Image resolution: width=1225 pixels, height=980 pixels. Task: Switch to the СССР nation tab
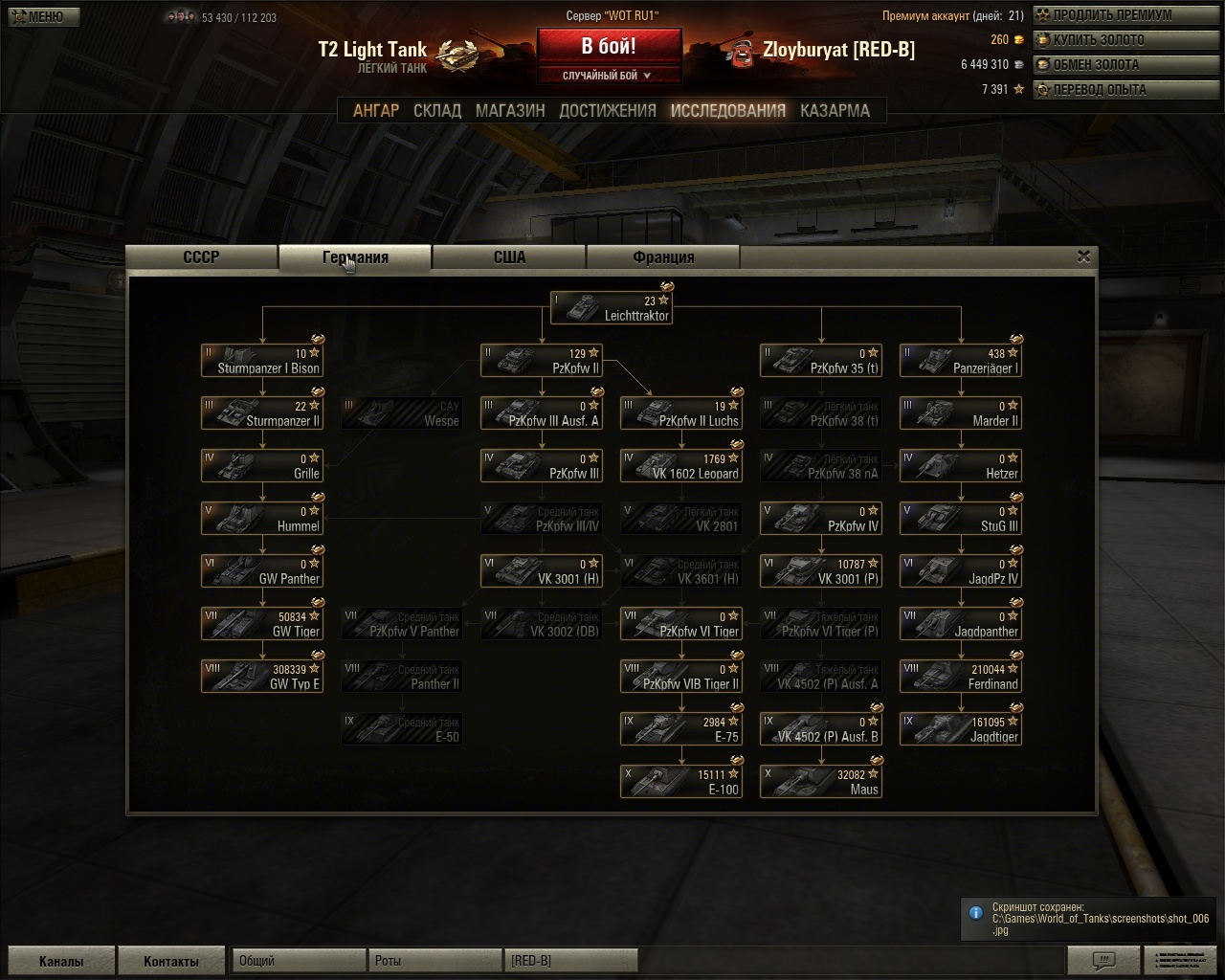point(200,256)
